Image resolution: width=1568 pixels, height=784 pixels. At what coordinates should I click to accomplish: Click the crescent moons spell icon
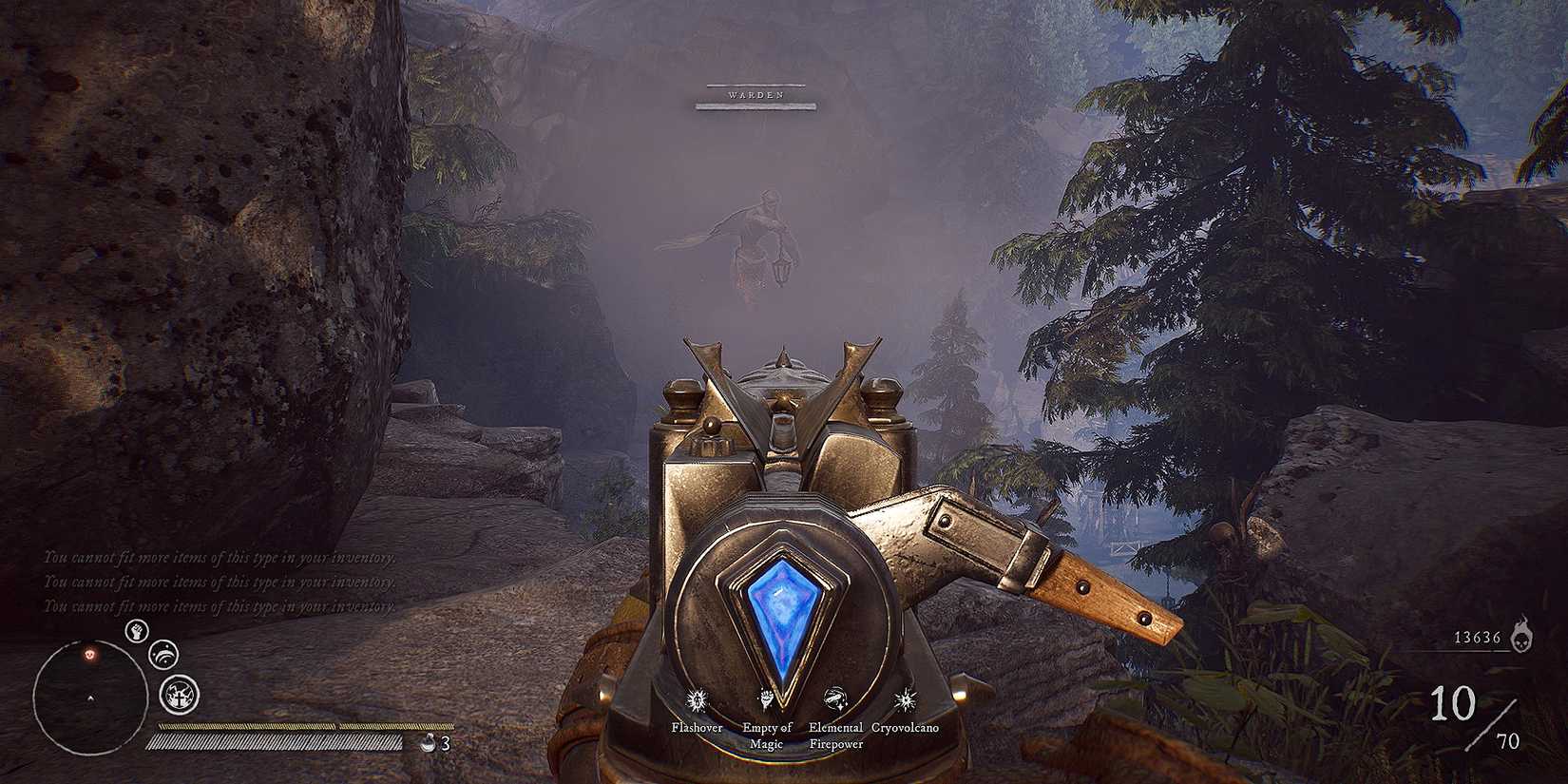click(163, 655)
